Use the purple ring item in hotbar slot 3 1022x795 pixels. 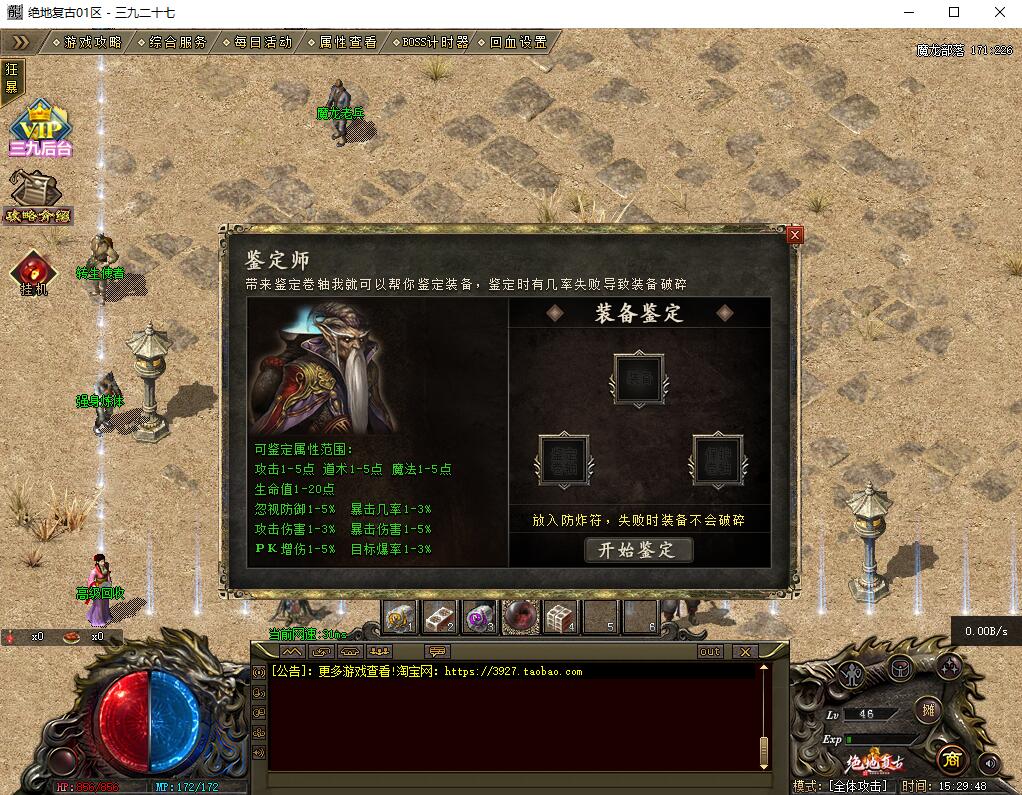tap(479, 619)
